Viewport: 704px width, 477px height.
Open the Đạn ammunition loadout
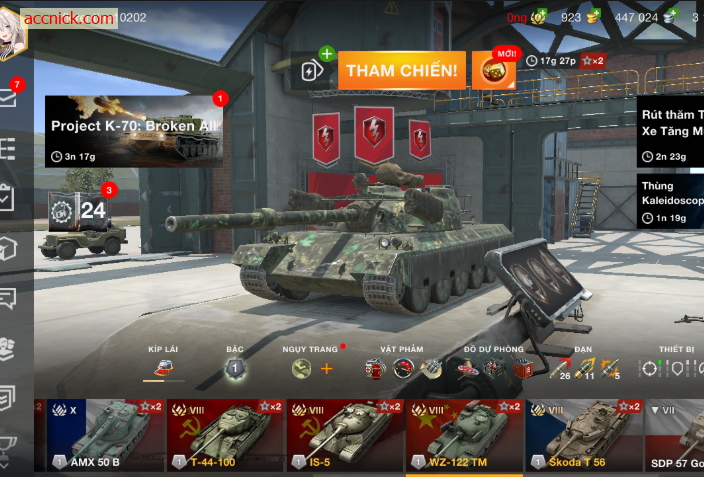[583, 369]
